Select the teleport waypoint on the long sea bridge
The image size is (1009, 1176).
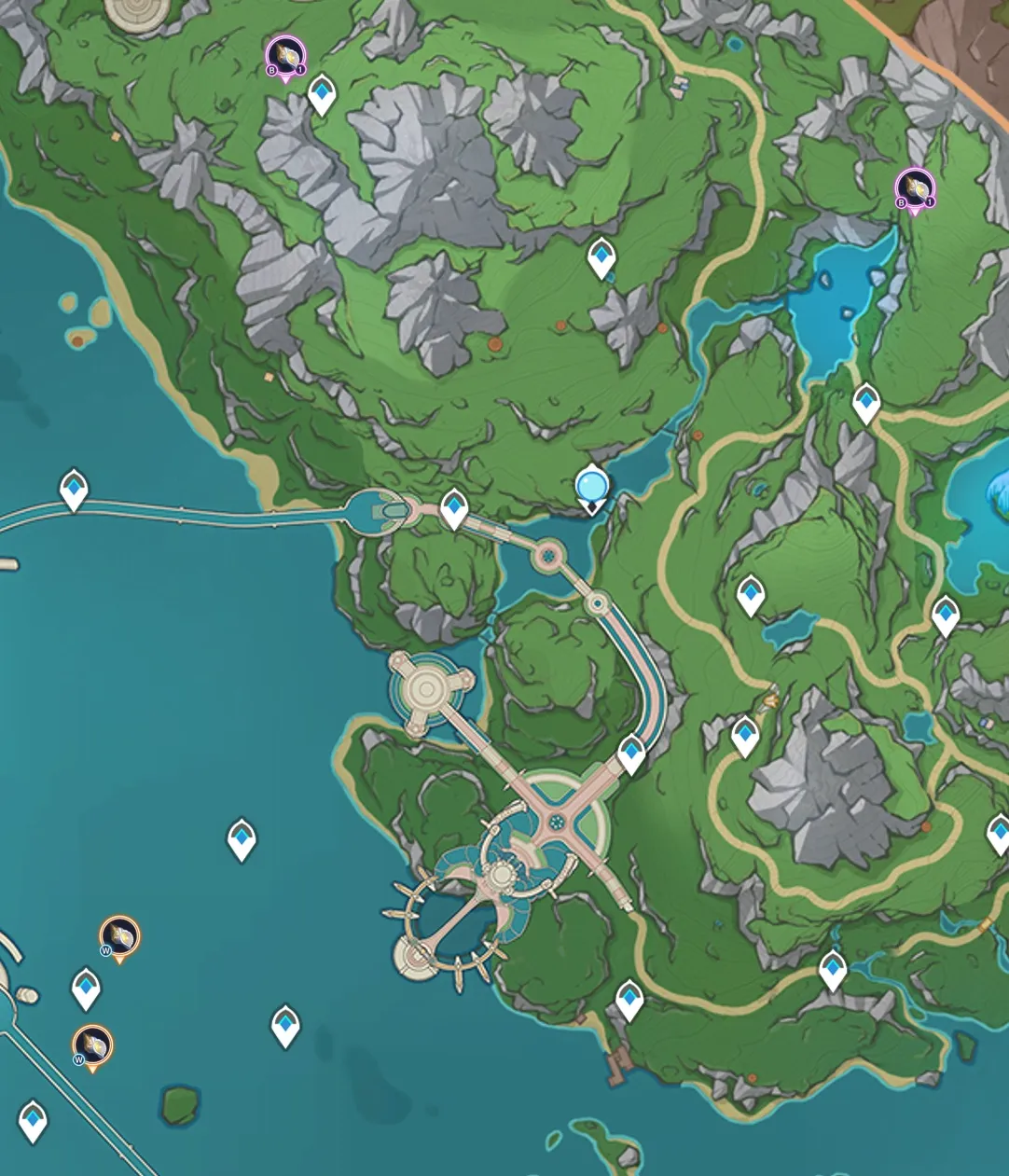point(74,490)
